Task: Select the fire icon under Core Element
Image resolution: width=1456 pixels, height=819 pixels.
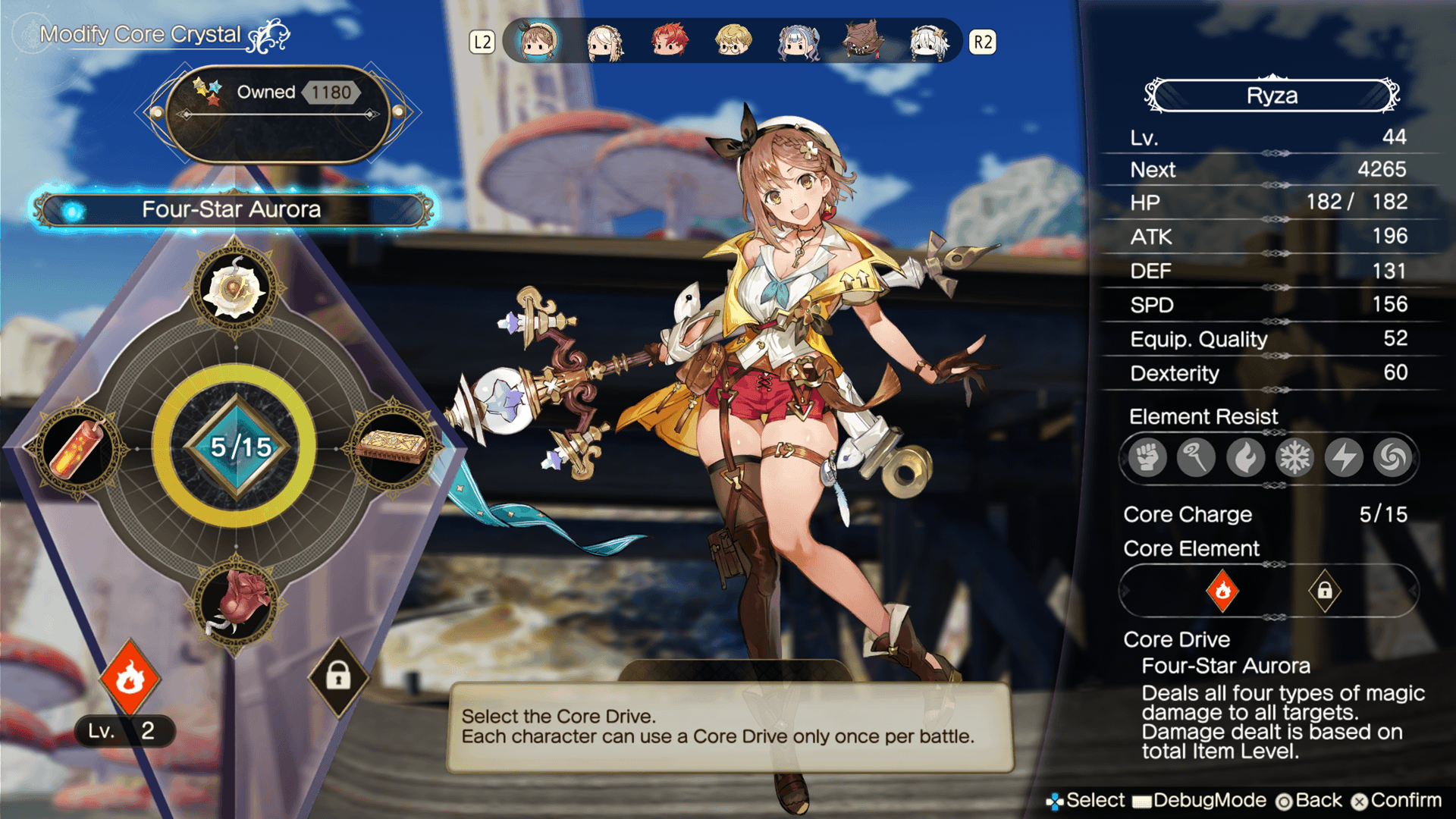Action: (x=1222, y=590)
